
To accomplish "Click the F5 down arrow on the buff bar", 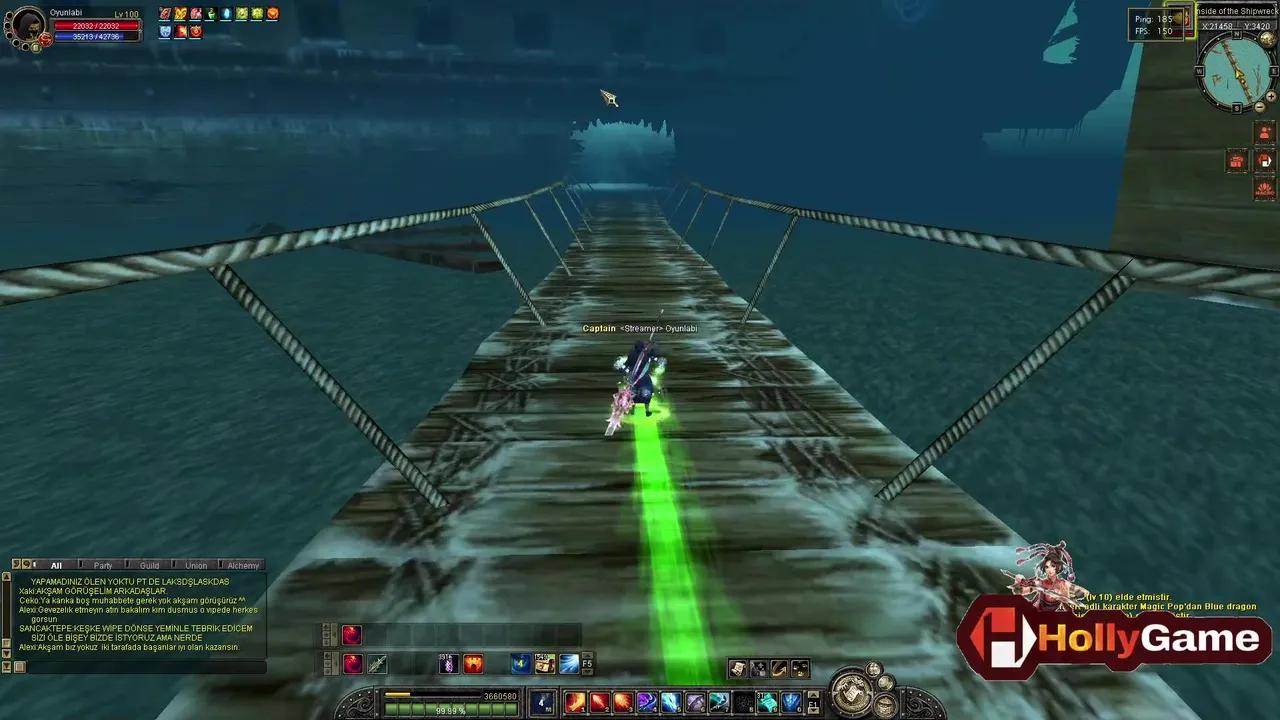I will 588,670.
